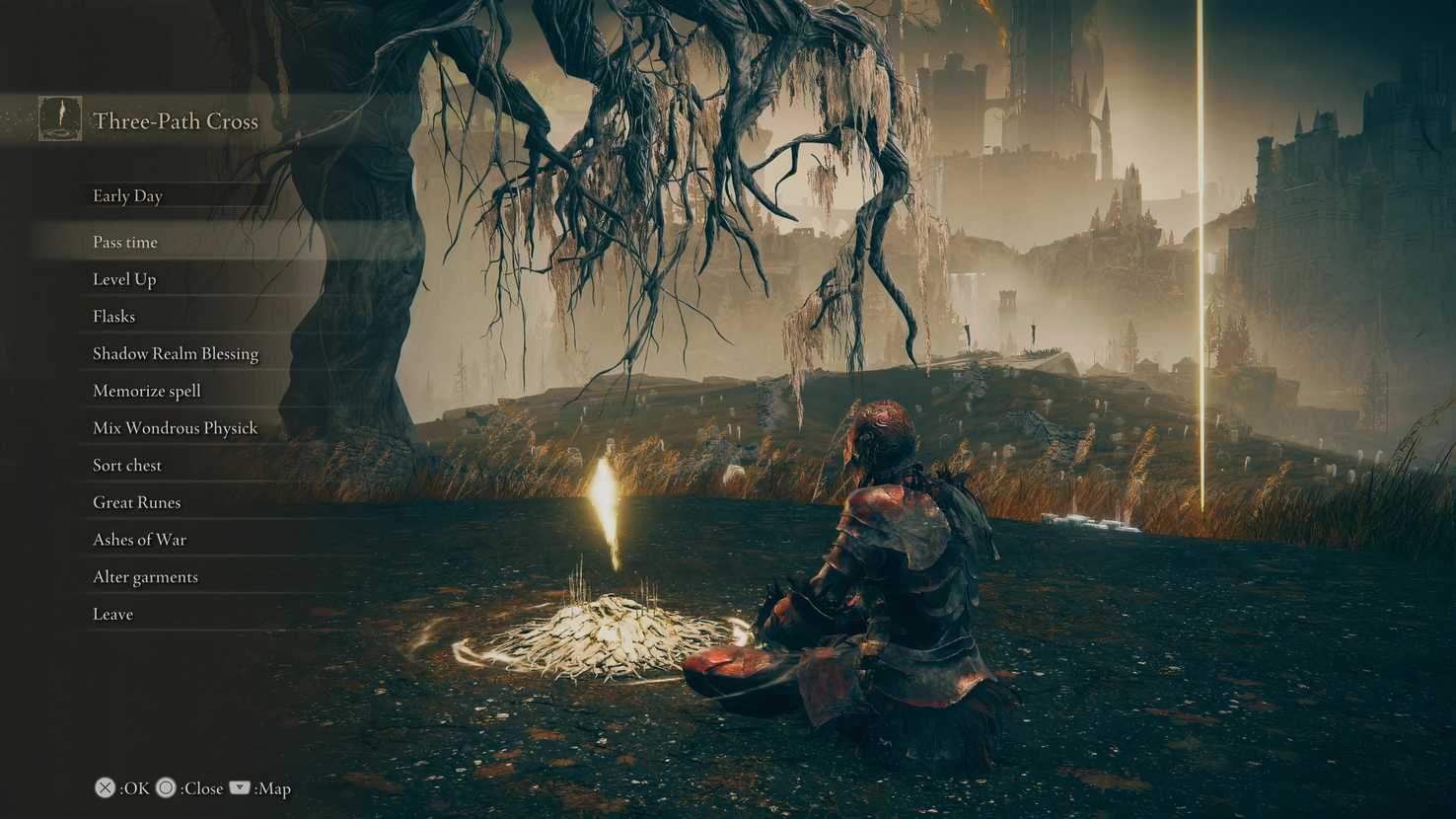1456x819 pixels.
Task: Select Pass time from the grace menu
Action: tap(125, 242)
